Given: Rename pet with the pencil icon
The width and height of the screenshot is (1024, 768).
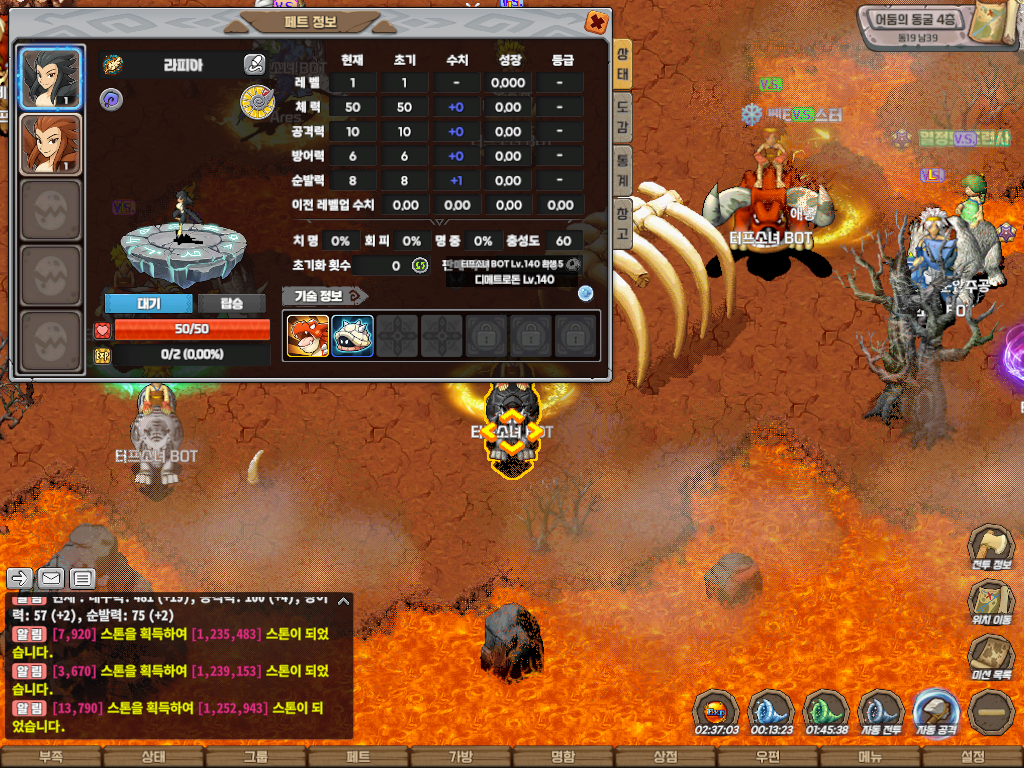Looking at the screenshot, I should coord(254,65).
